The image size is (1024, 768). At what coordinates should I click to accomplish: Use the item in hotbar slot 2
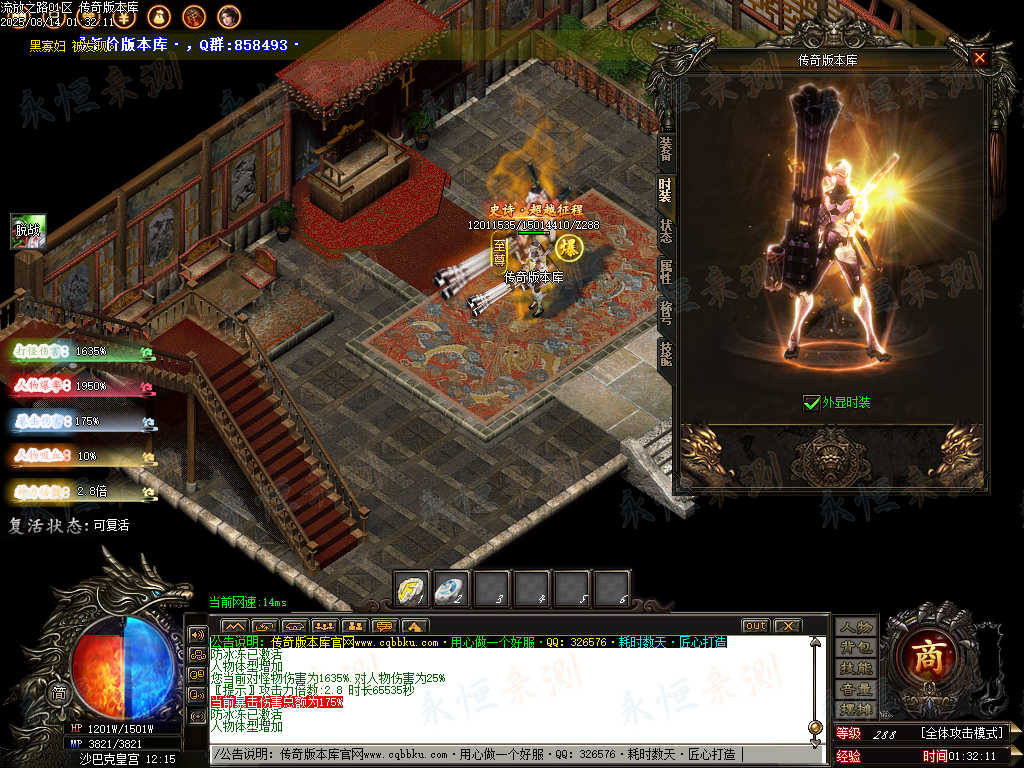(x=452, y=589)
